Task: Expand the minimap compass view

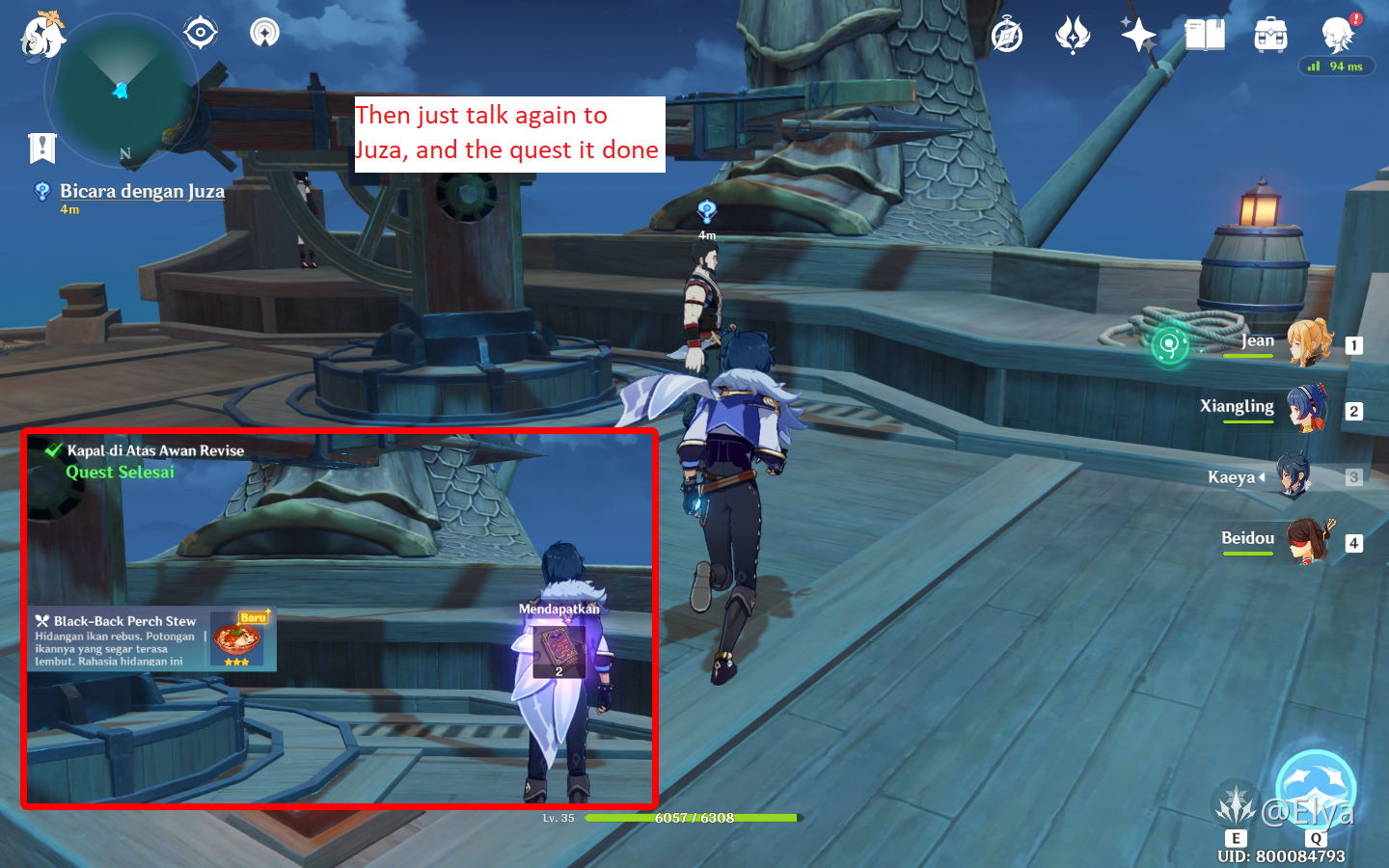Action: pos(200,31)
